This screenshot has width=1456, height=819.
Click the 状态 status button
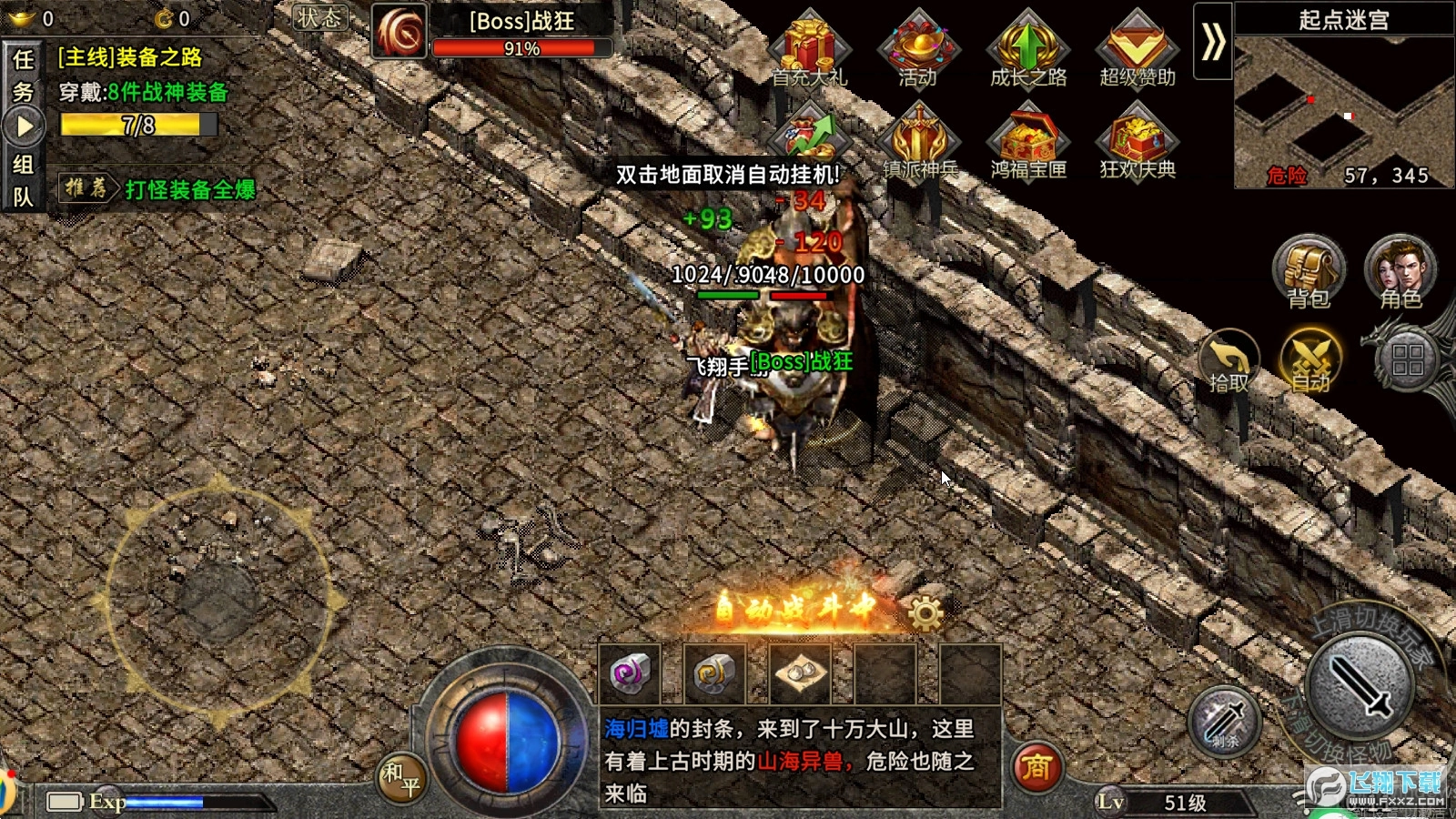pyautogui.click(x=318, y=18)
